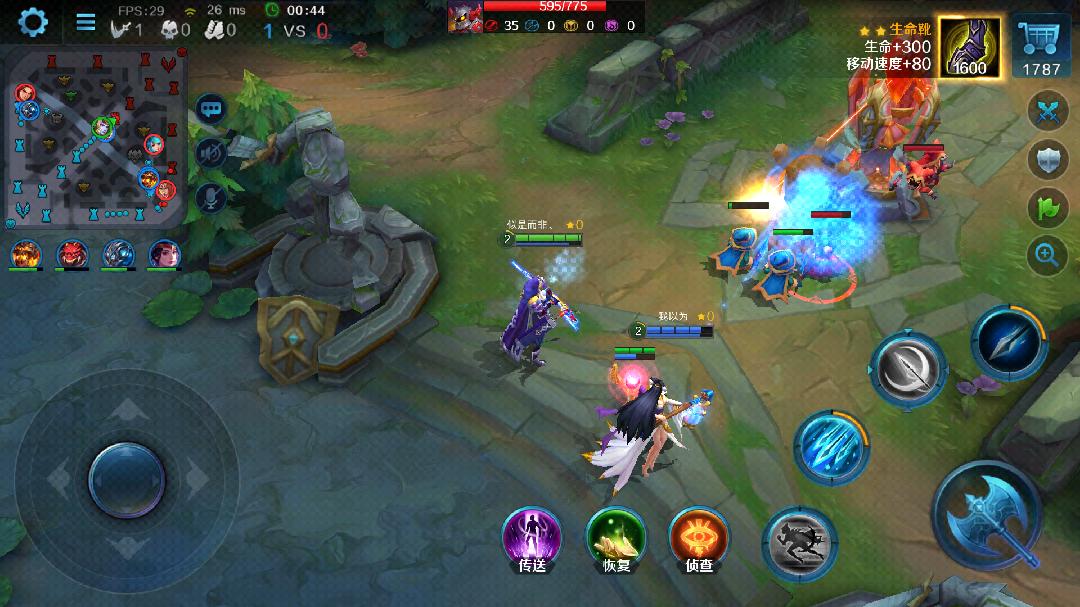Cast the ice spikes ability
Viewport: 1080px width, 607px height.
[x=831, y=446]
